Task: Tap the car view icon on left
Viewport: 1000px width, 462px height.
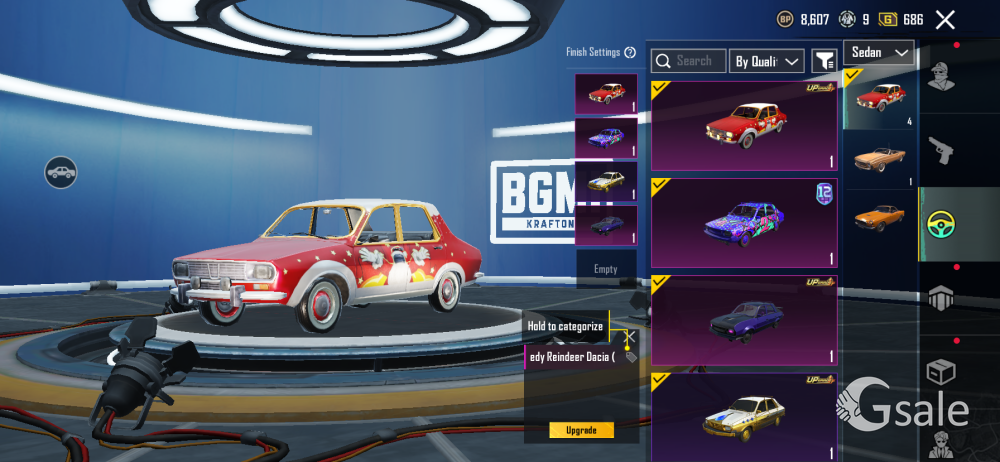Action: point(61,172)
